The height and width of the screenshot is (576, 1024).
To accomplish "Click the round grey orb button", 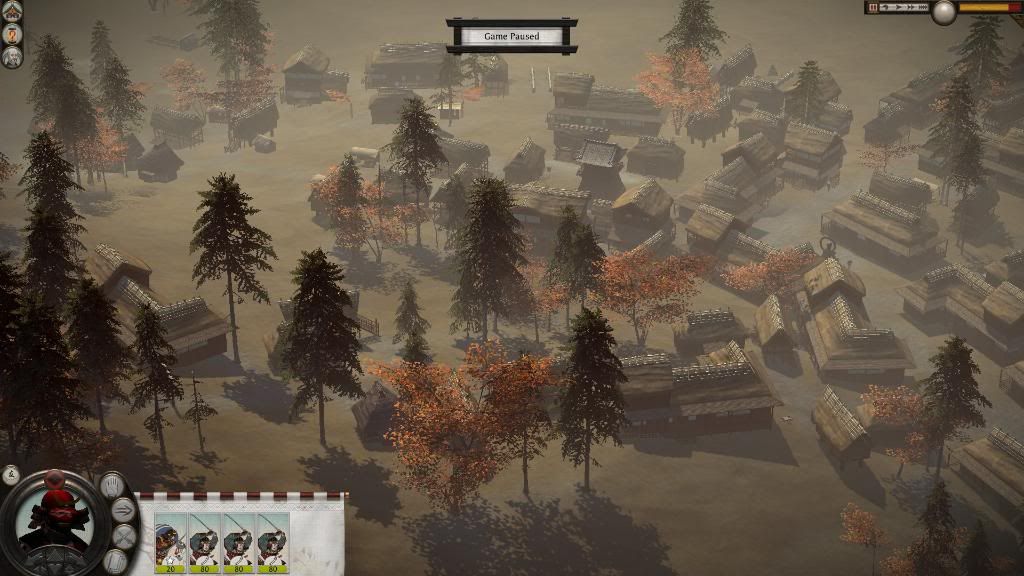I will click(x=943, y=12).
